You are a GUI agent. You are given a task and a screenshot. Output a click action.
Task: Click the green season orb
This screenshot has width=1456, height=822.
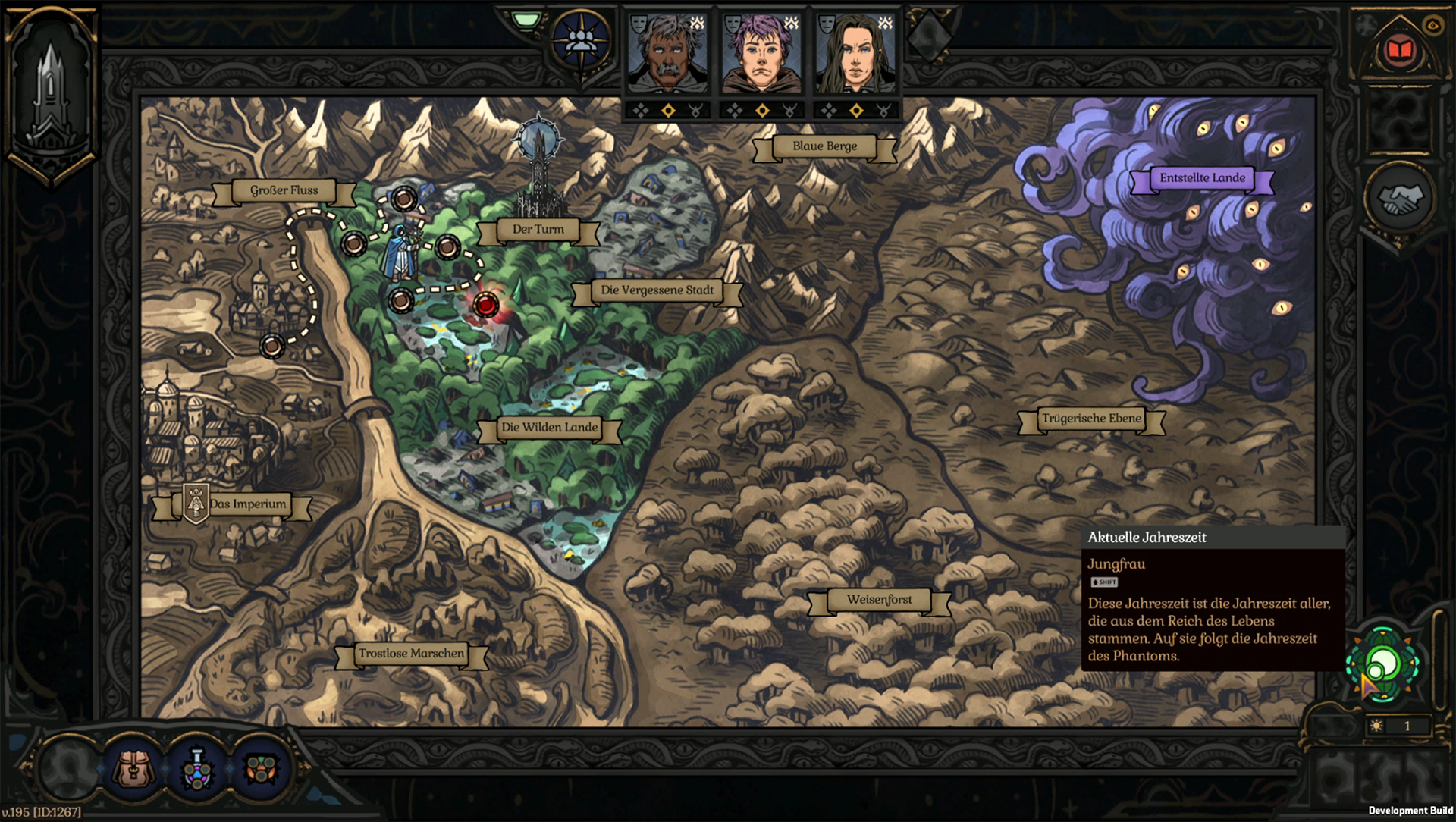[1383, 664]
